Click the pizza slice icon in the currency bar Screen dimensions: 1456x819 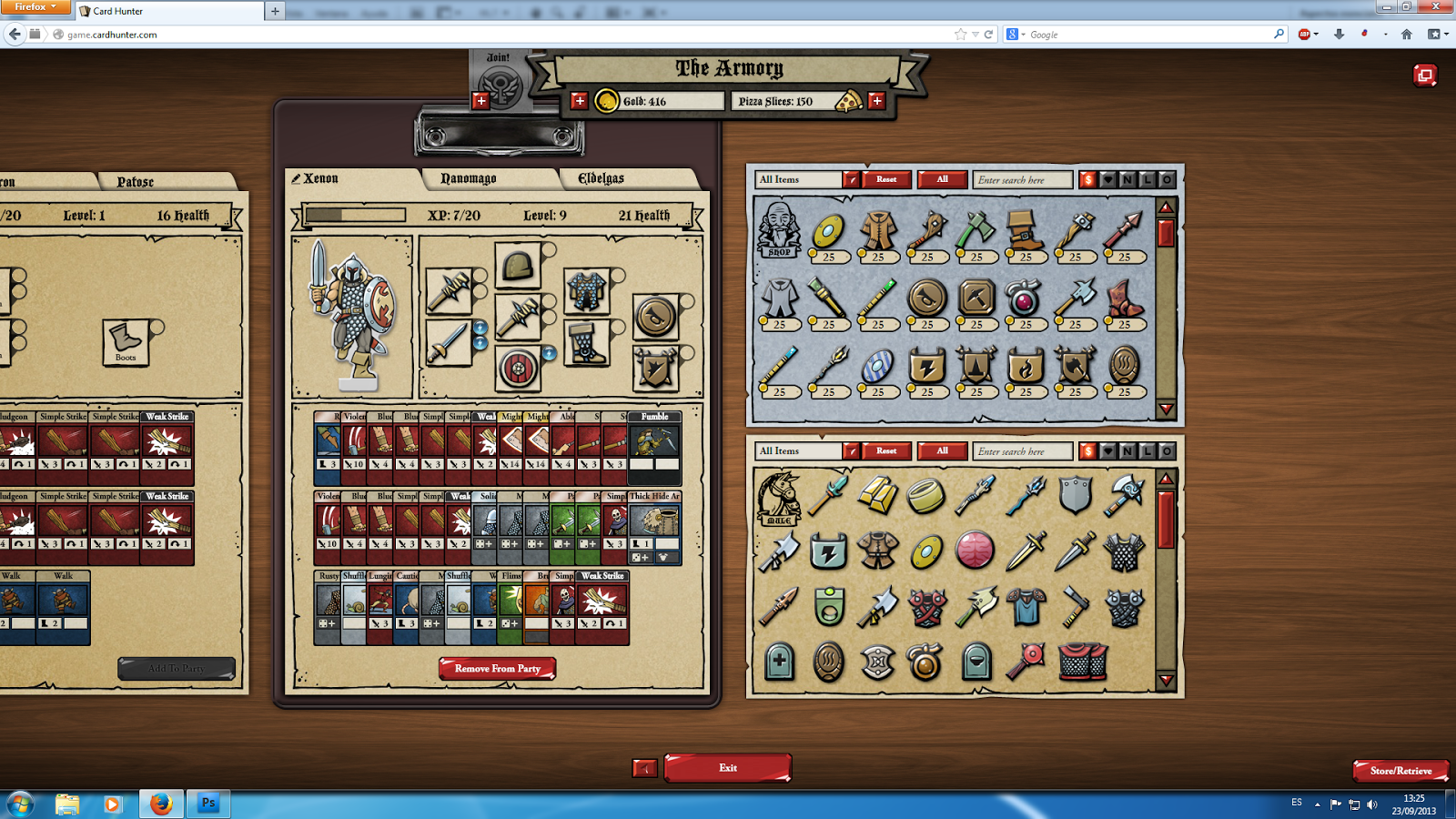[848, 101]
